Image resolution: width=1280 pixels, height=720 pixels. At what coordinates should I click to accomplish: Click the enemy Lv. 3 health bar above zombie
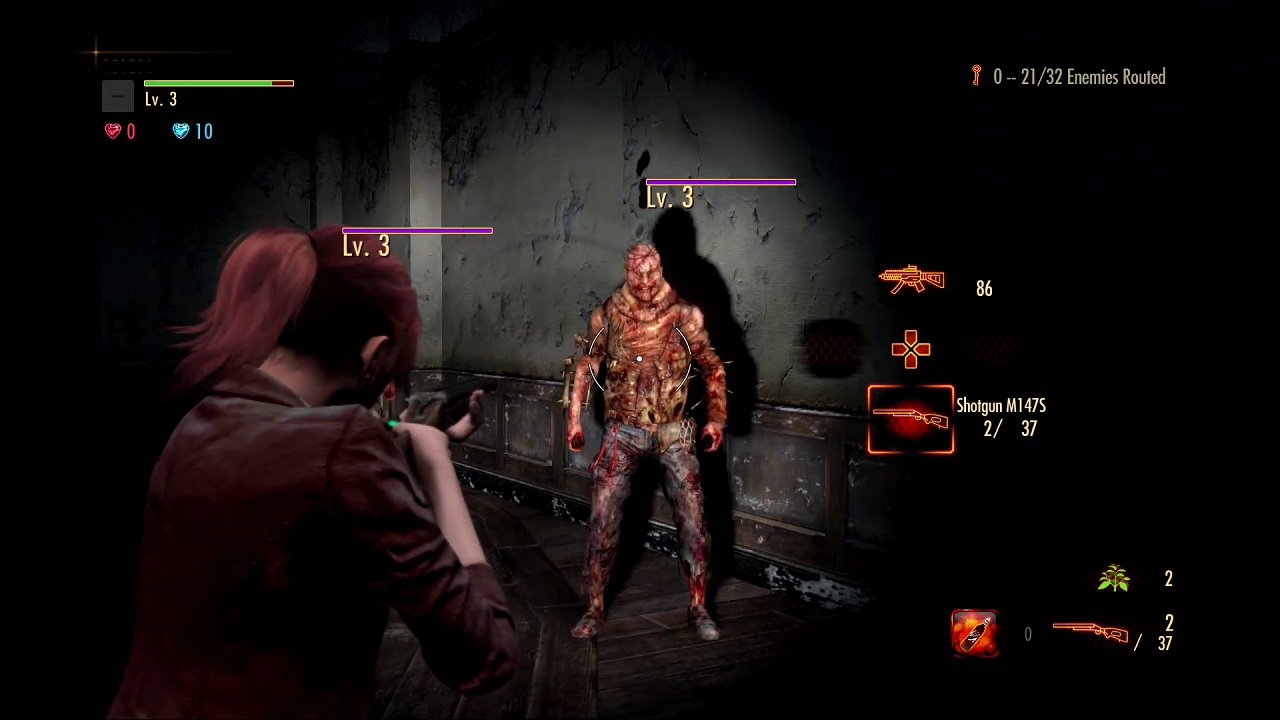click(721, 182)
